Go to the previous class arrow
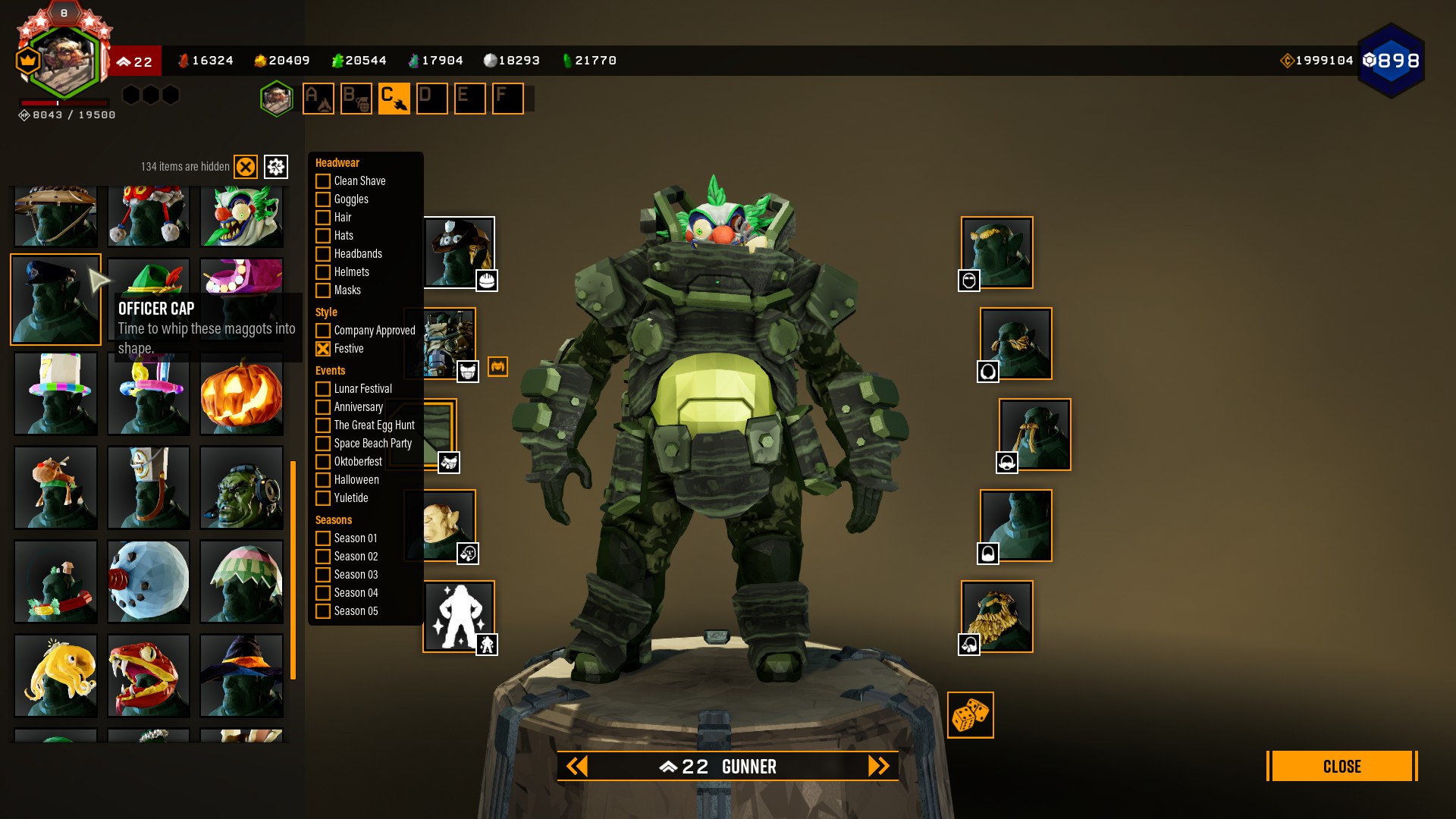The width and height of the screenshot is (1456, 819). 577,767
